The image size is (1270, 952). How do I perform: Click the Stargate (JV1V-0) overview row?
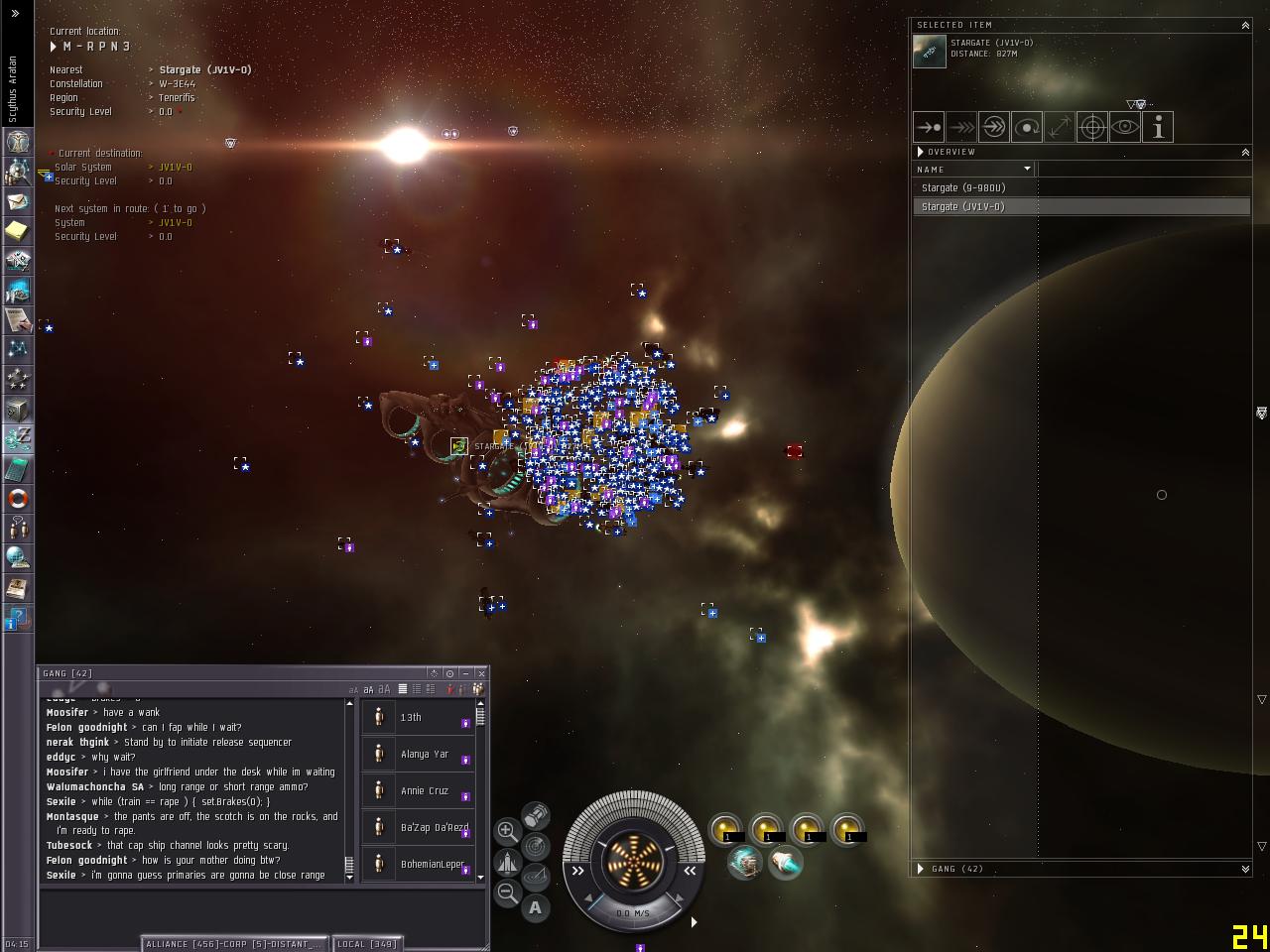click(x=963, y=206)
